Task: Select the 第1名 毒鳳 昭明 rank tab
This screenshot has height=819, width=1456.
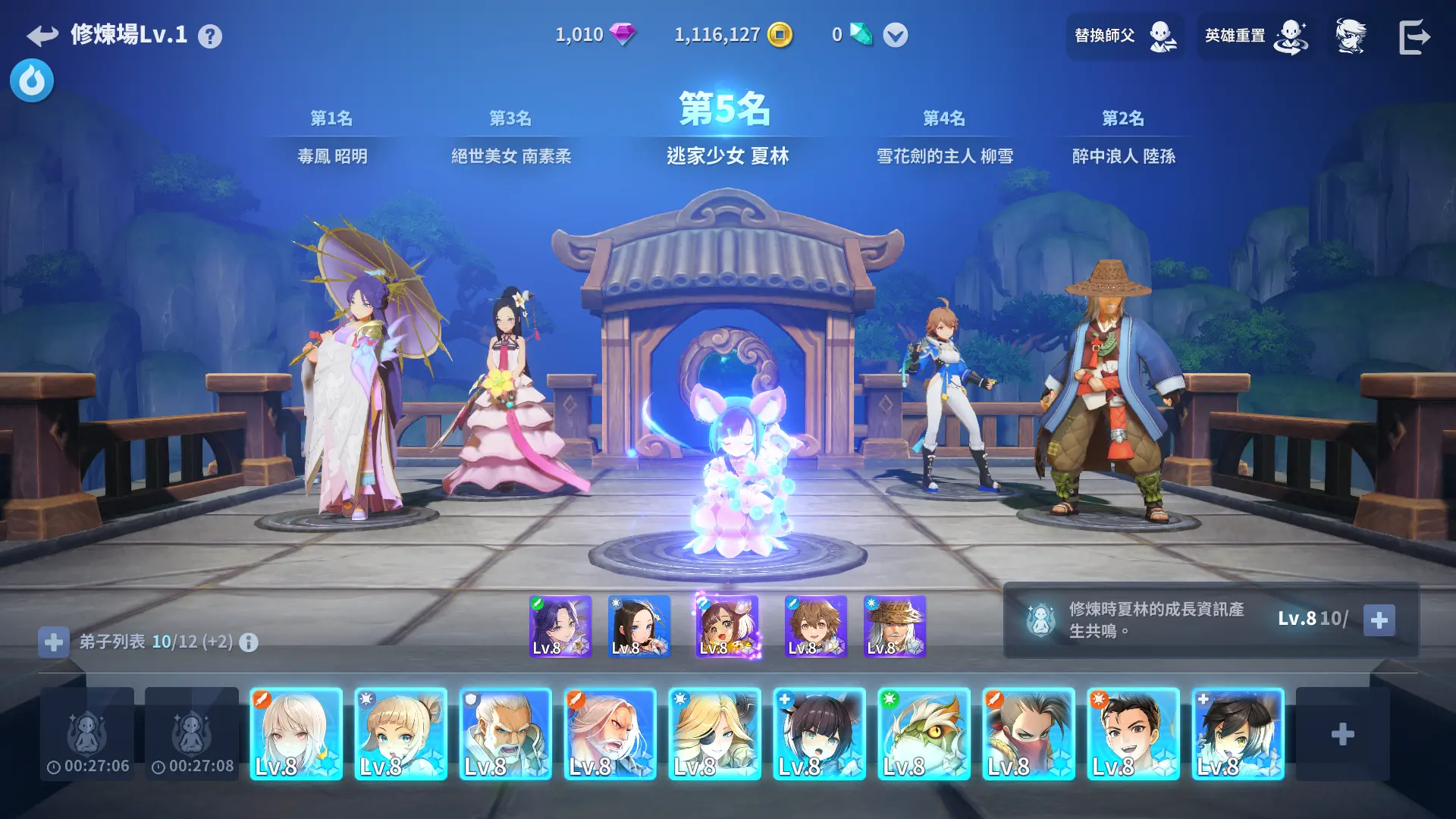Action: click(332, 137)
